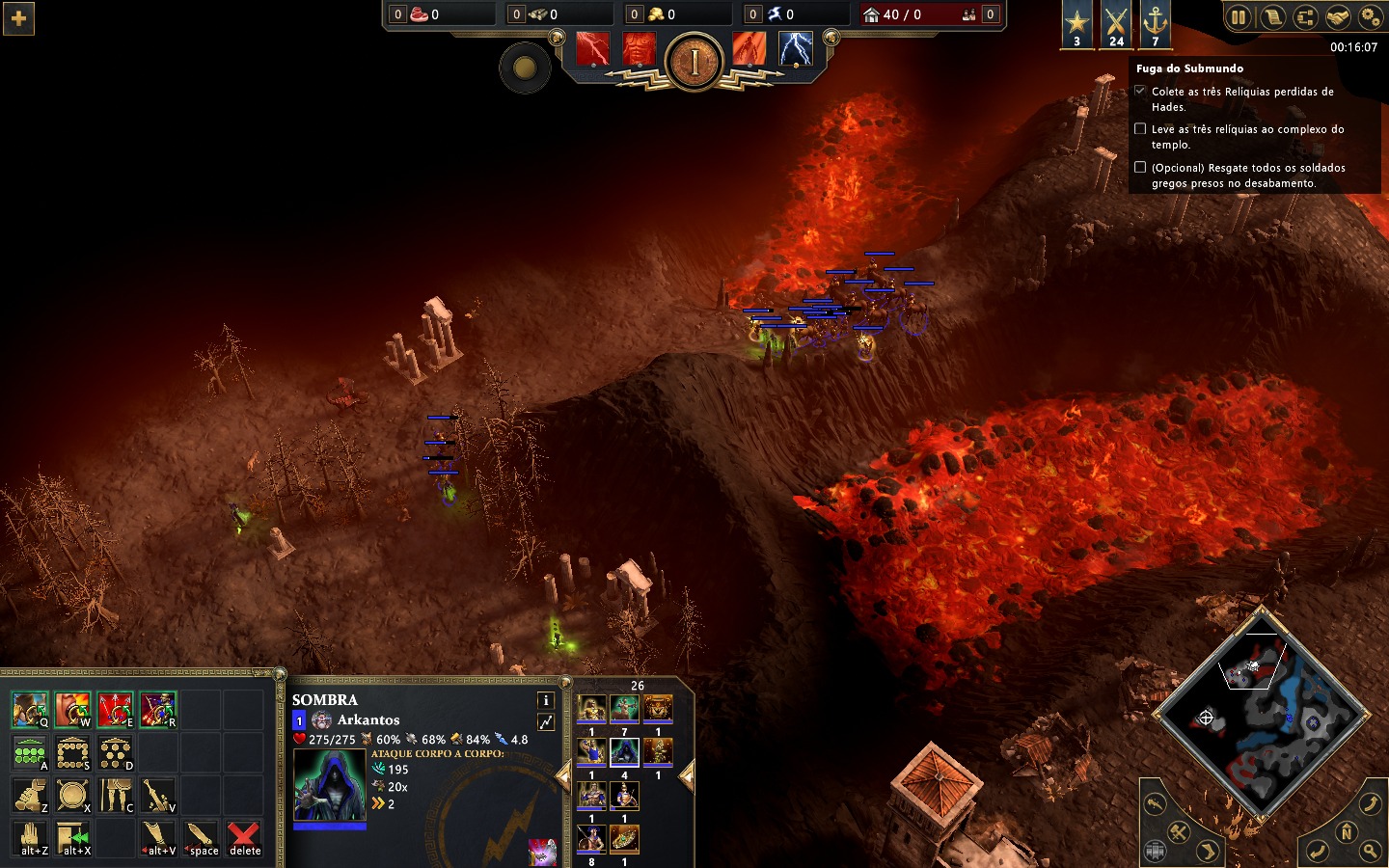Open the unit info 'i' button

545,700
